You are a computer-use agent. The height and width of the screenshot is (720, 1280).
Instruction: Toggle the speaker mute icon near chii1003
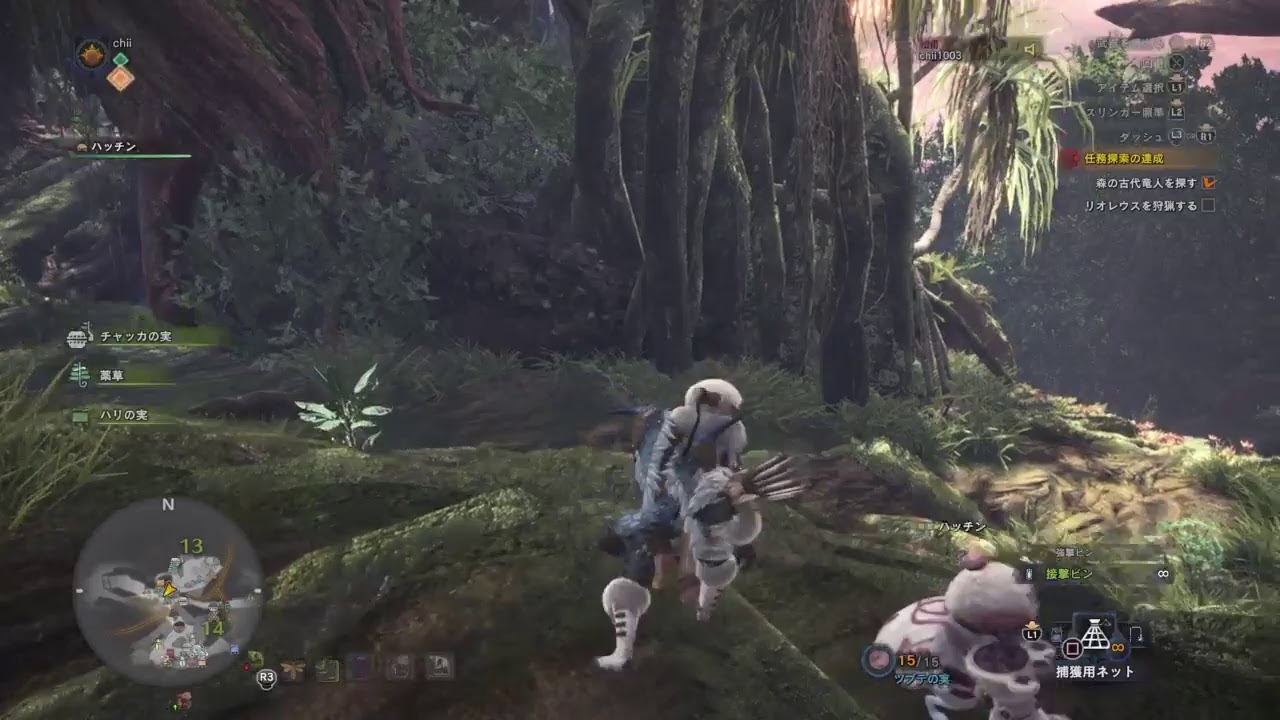pos(1030,49)
